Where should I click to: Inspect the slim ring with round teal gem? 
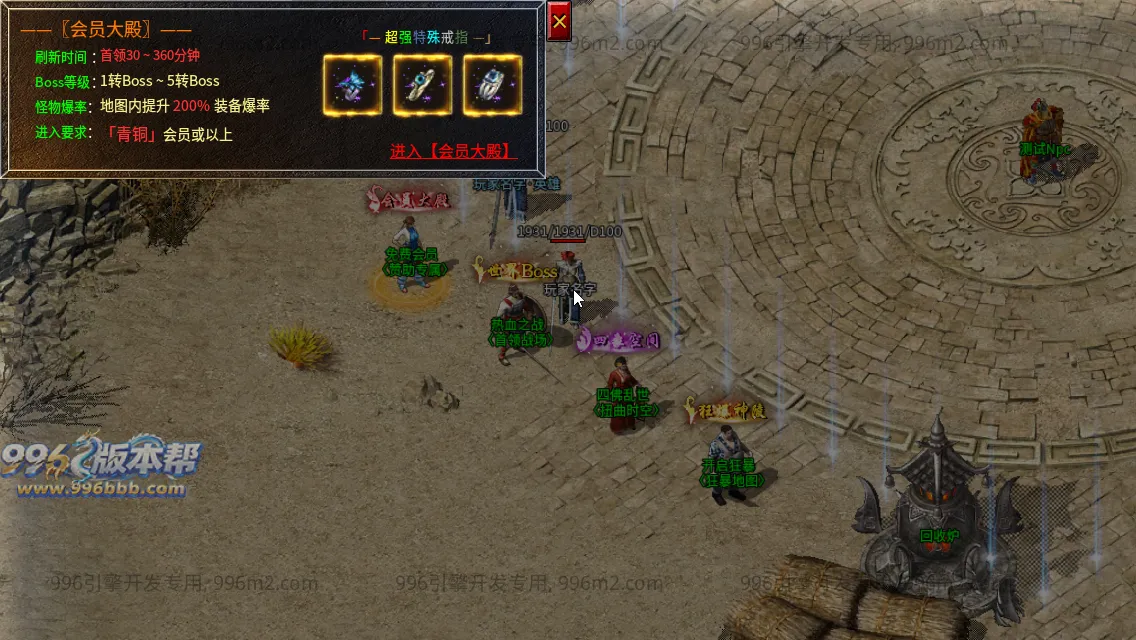tap(422, 85)
